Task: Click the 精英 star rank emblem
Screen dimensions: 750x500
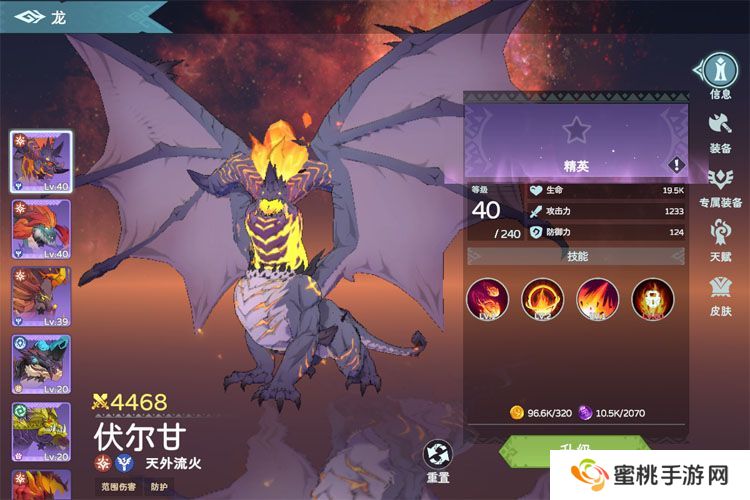Action: [x=575, y=130]
